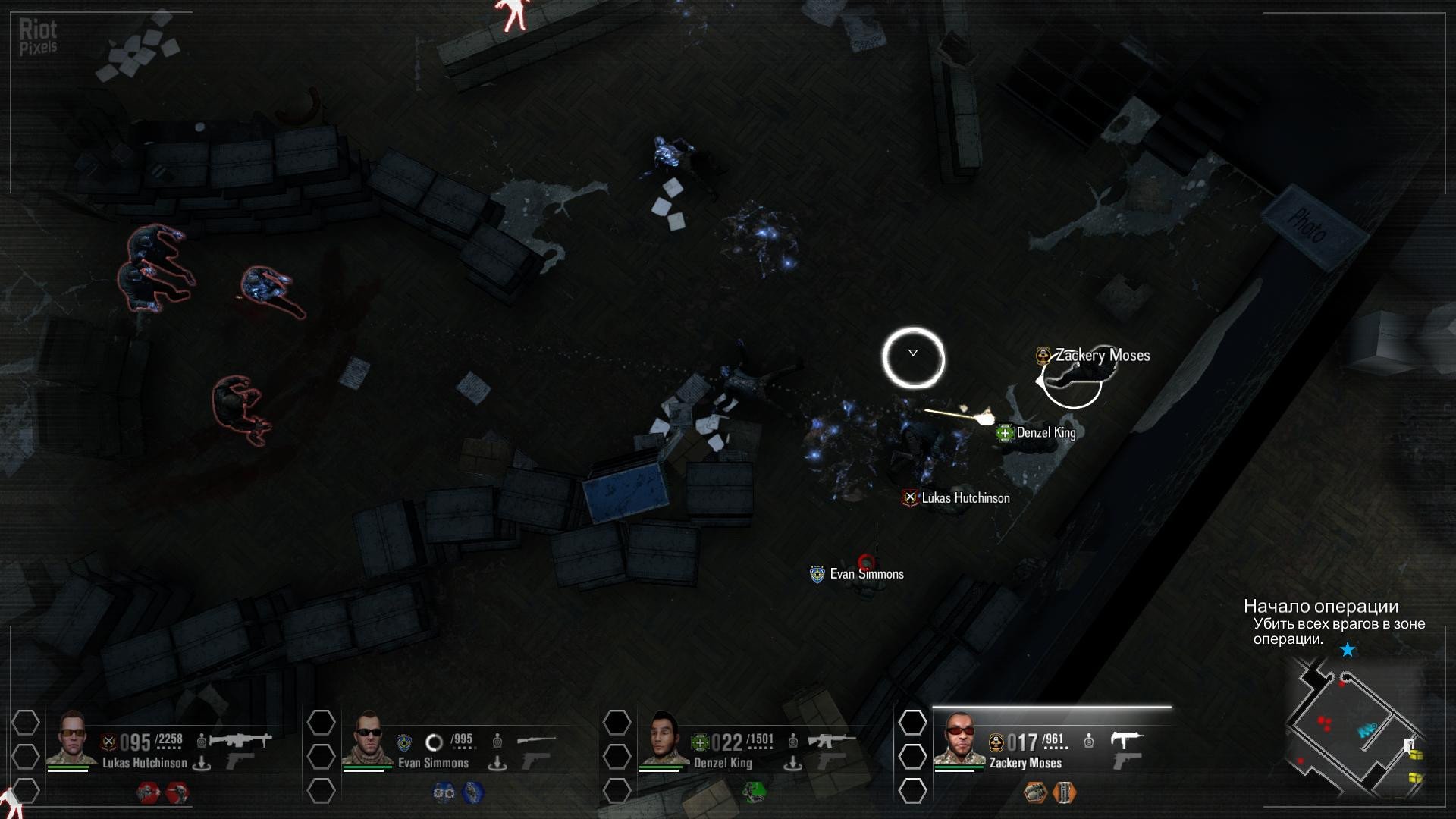Select the "Начало операции" objective tracker
Viewport: 1456px width, 819px height.
[x=1321, y=607]
